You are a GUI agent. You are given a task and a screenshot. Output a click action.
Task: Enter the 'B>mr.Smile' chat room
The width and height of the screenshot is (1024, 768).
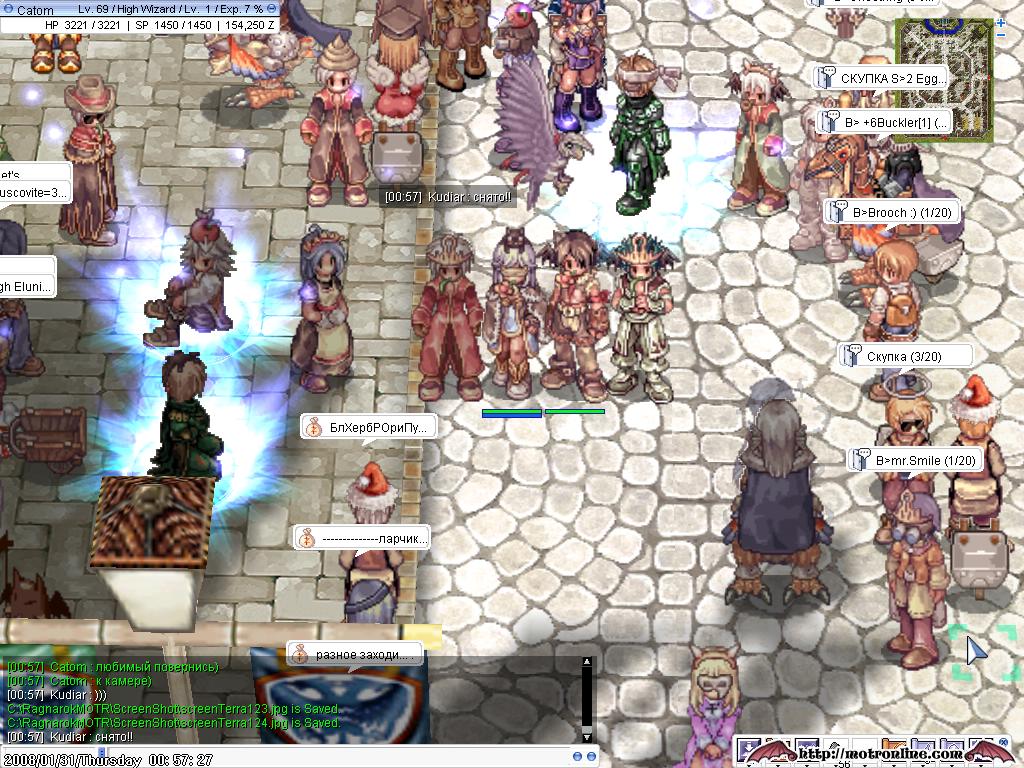coord(915,460)
